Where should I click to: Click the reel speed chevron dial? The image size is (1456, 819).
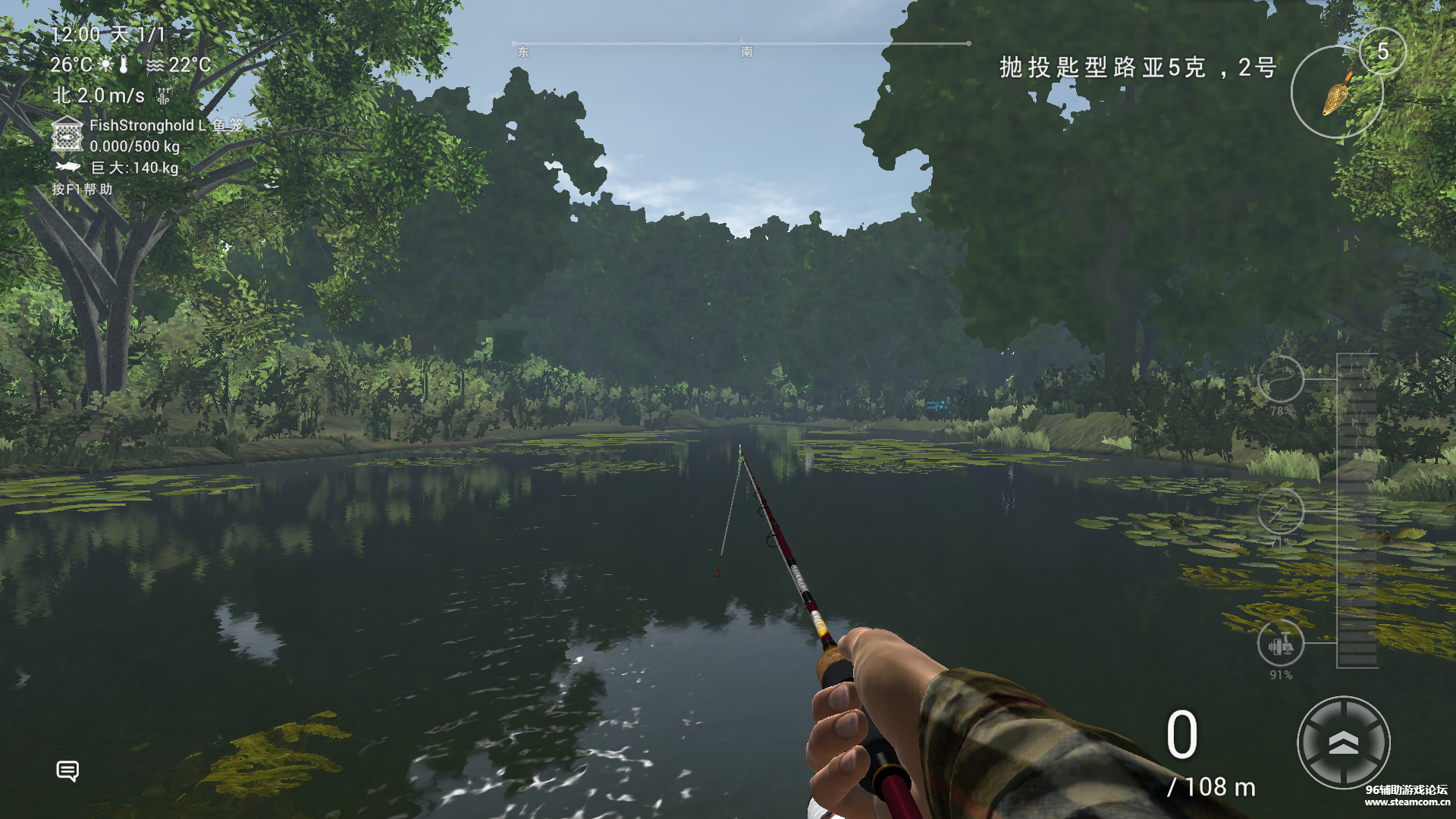[1343, 743]
